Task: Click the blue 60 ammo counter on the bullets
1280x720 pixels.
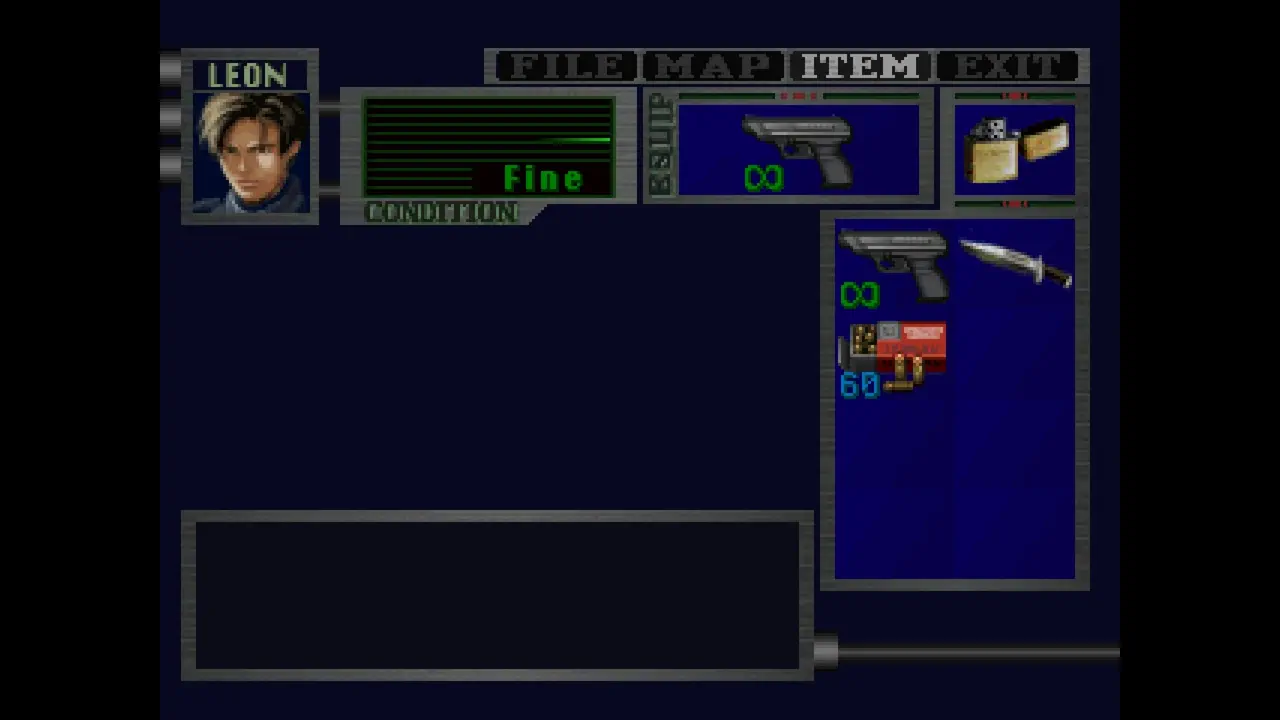Action: (858, 386)
